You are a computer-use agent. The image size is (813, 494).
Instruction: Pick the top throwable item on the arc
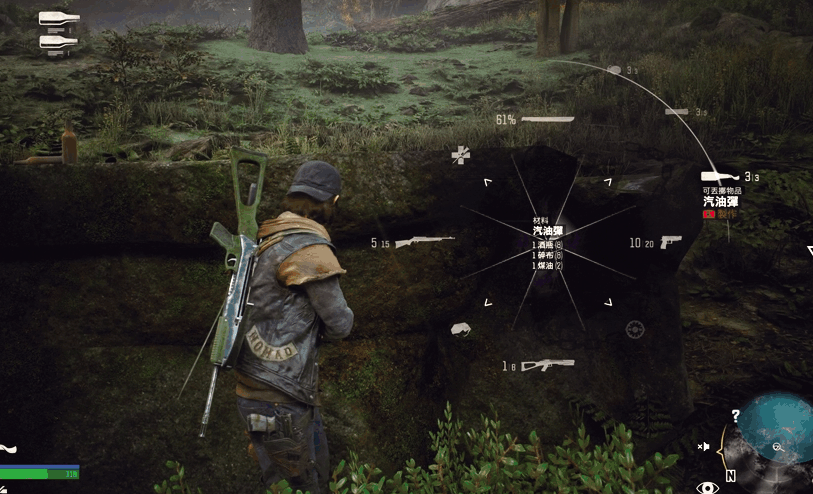click(614, 70)
